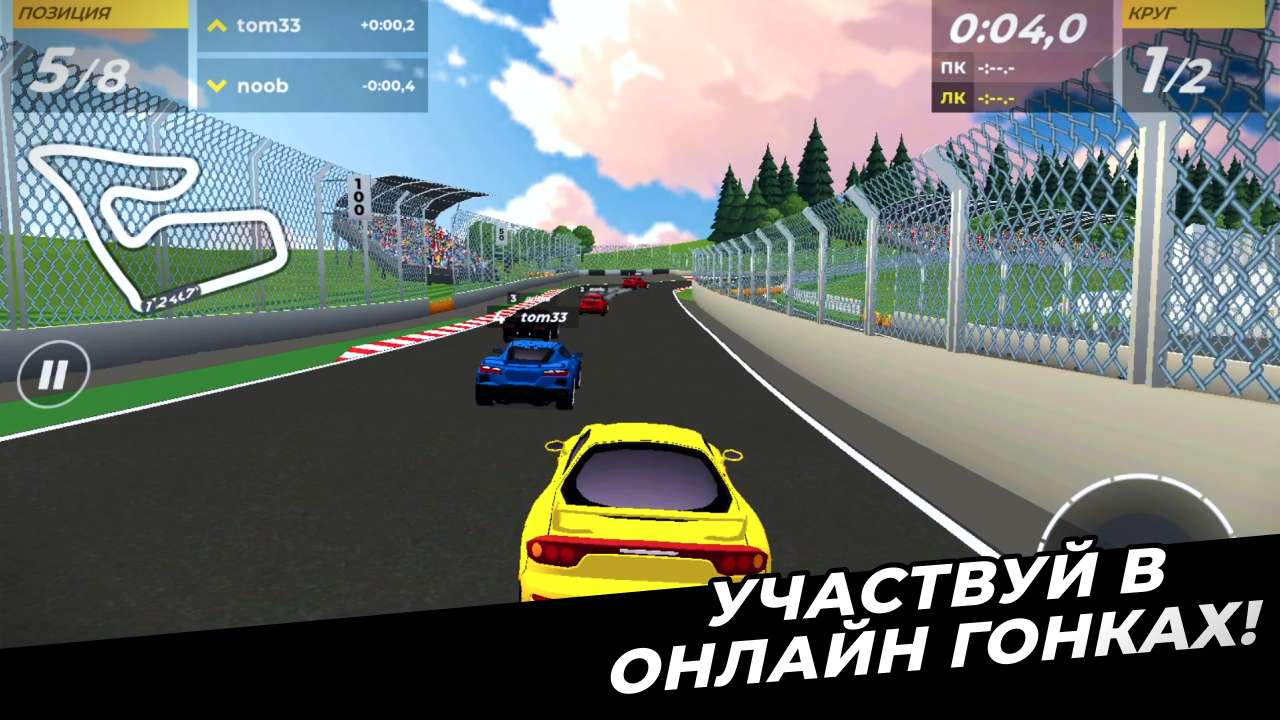Click the yellow up arrow beside tom33
Image resolution: width=1280 pixels, height=720 pixels.
[216, 26]
